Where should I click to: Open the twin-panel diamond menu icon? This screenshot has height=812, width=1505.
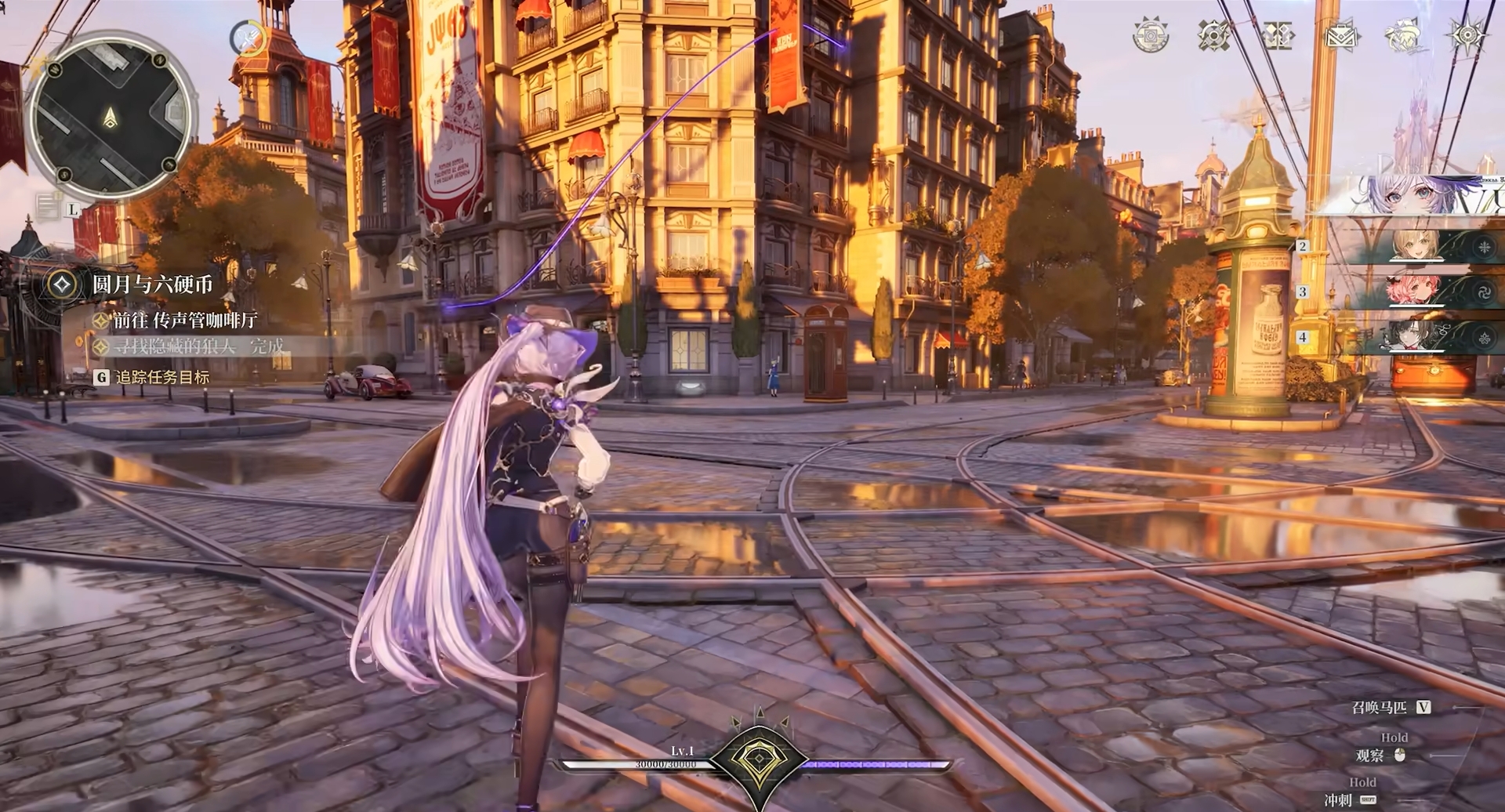point(1278,35)
